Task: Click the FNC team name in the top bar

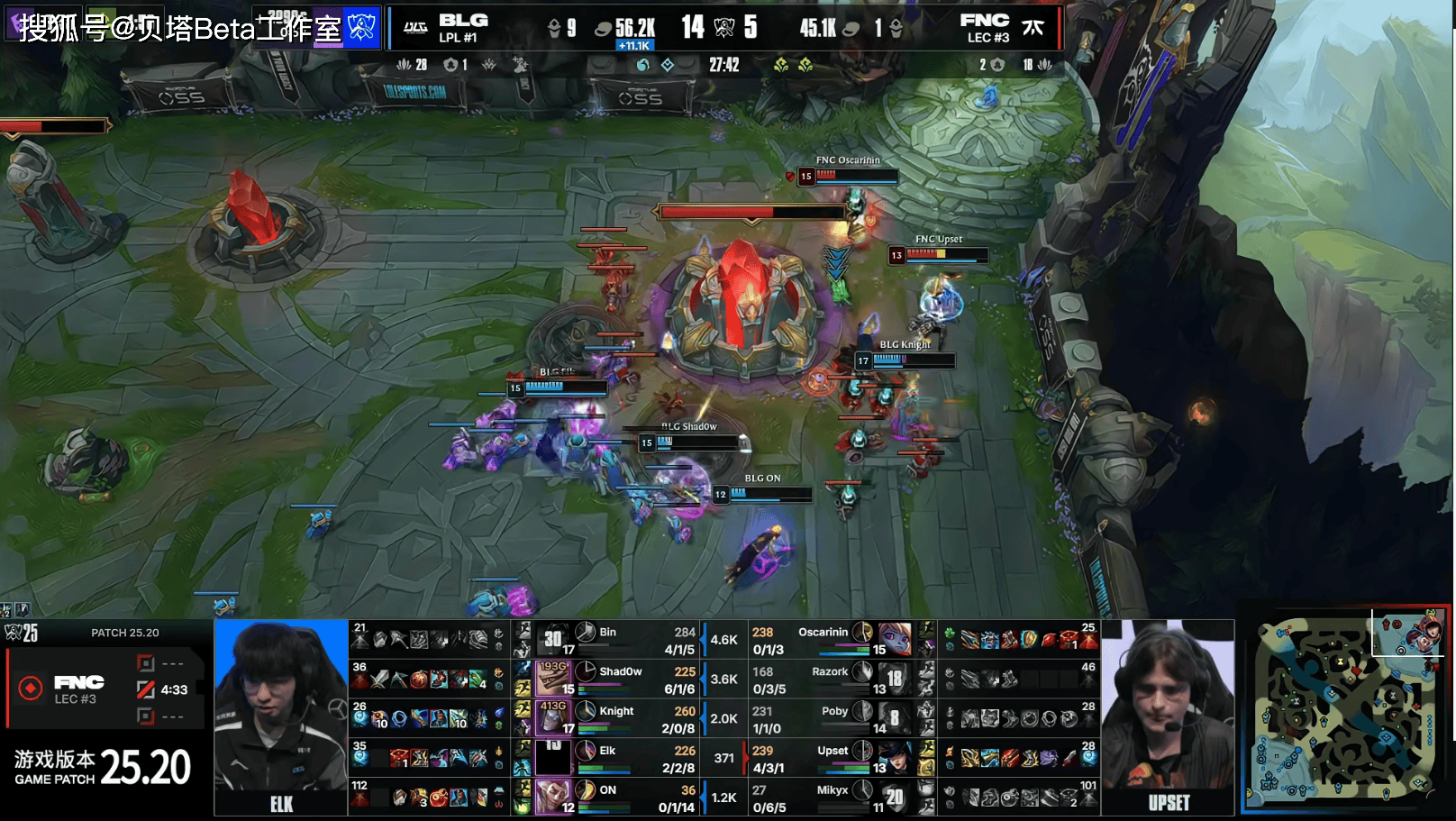Action: point(984,20)
